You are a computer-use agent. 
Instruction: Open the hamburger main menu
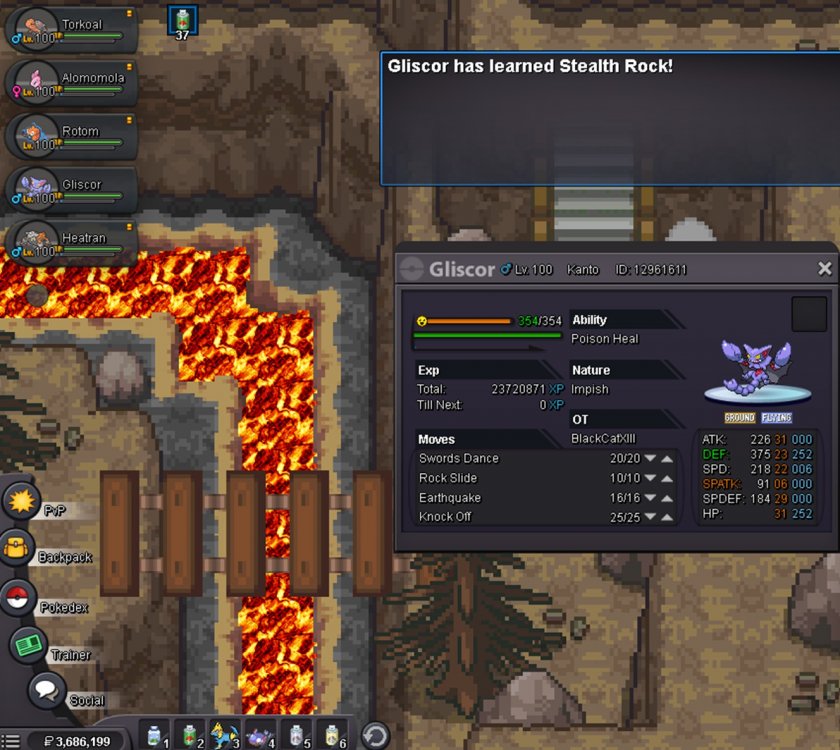coord(12,741)
